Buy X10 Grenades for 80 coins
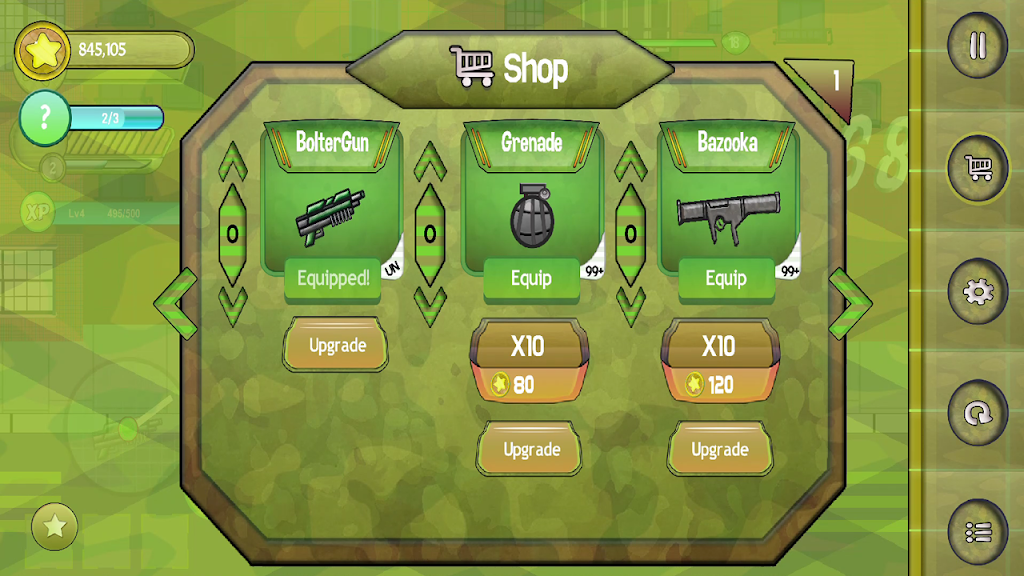This screenshot has height=576, width=1024. 529,362
